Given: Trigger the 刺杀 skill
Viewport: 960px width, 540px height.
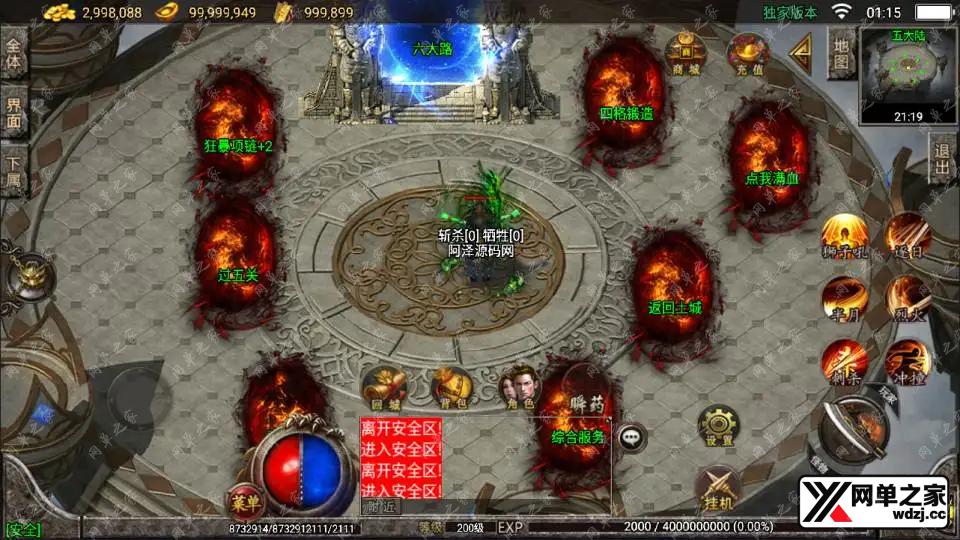Looking at the screenshot, I should [x=843, y=362].
